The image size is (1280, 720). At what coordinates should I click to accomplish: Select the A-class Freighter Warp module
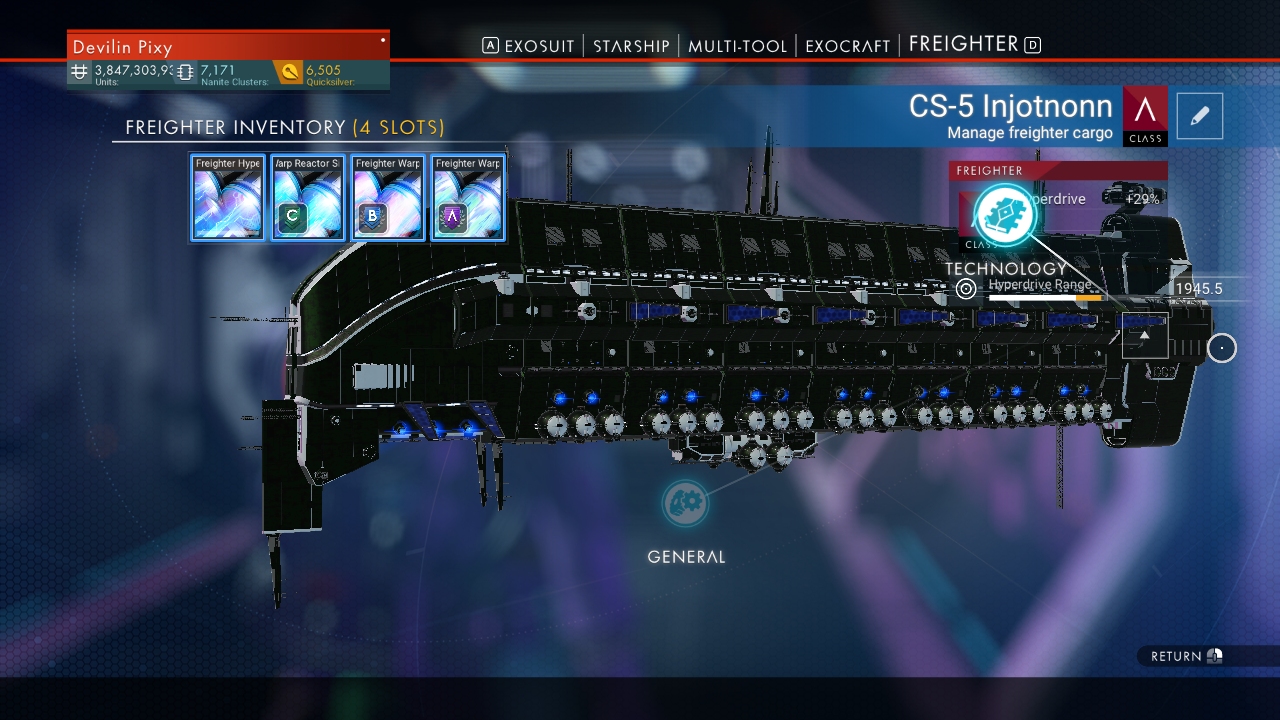coord(468,197)
